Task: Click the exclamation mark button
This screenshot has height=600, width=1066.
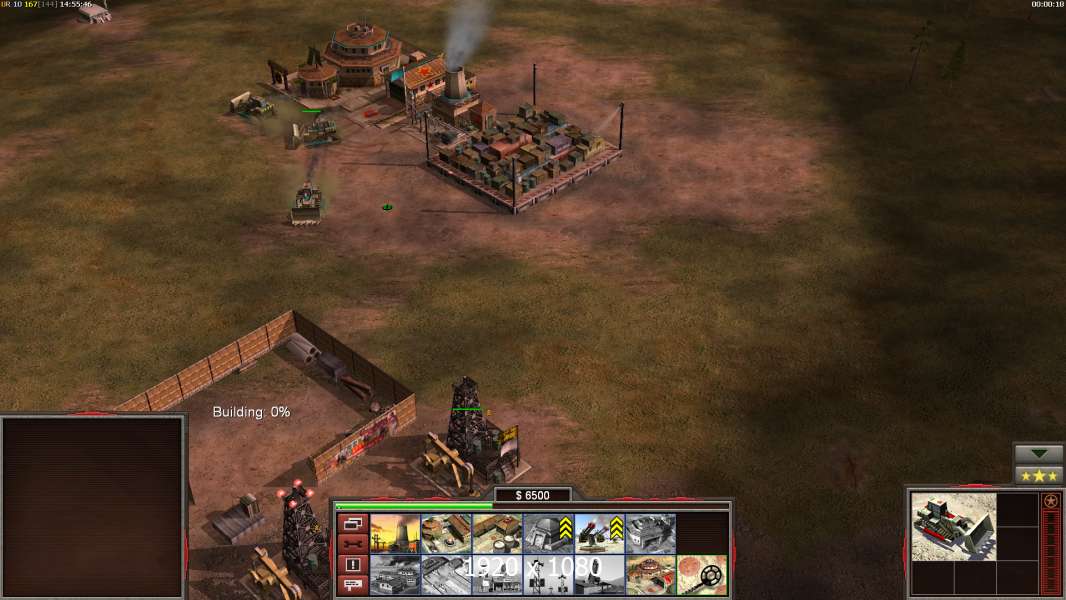Action: click(x=352, y=565)
